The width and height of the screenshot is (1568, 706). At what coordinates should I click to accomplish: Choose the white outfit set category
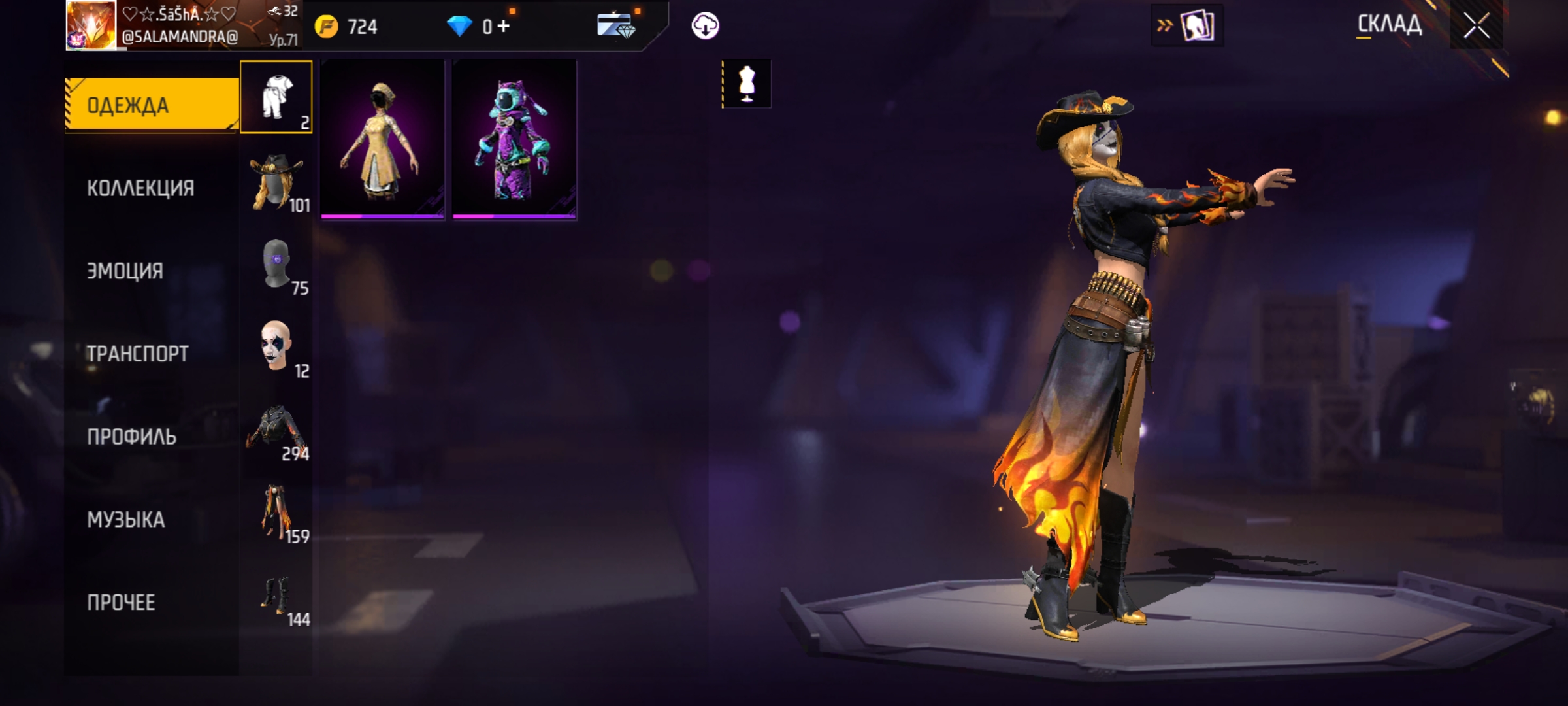point(276,97)
